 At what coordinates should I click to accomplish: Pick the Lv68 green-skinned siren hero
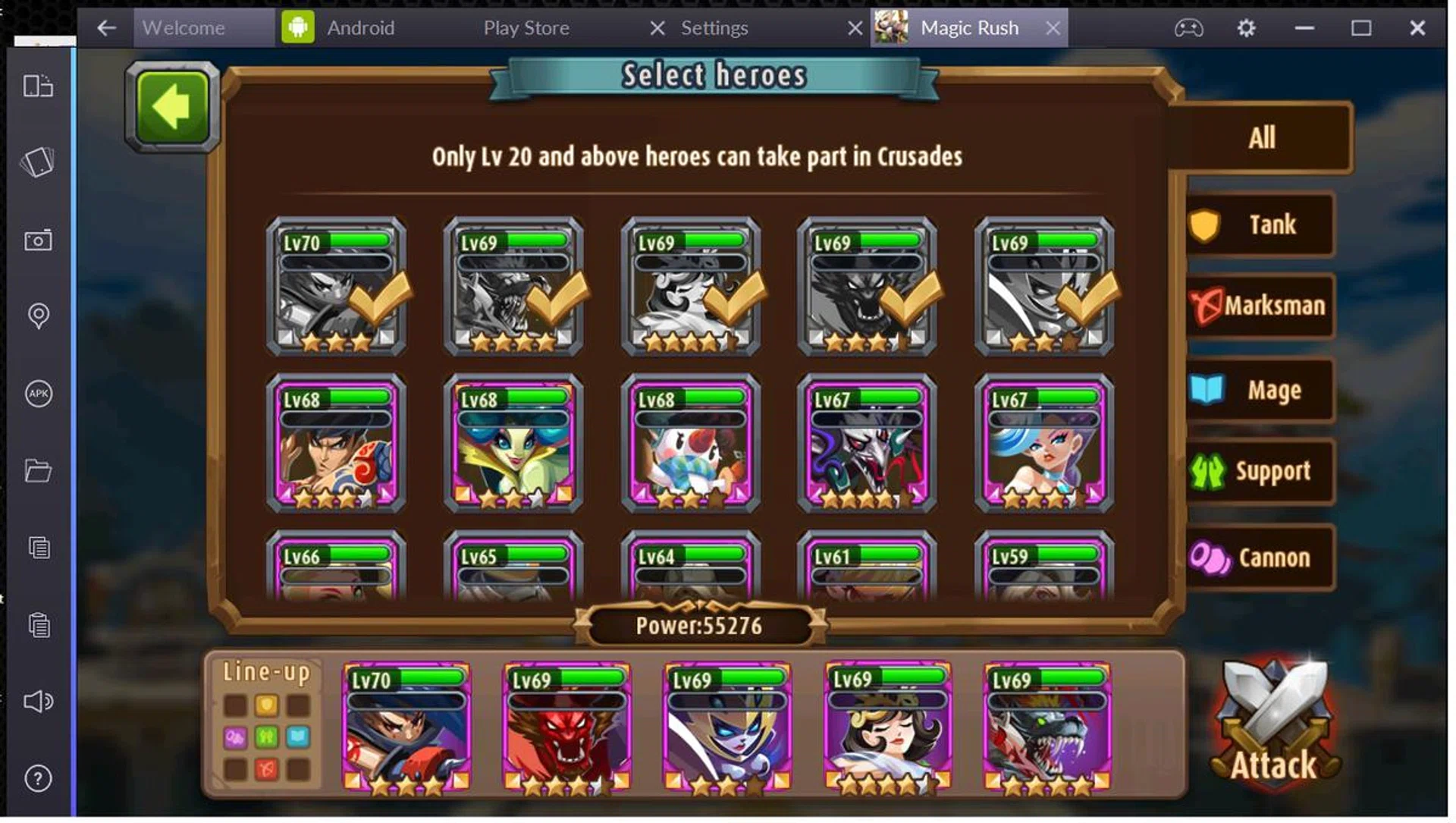point(513,444)
